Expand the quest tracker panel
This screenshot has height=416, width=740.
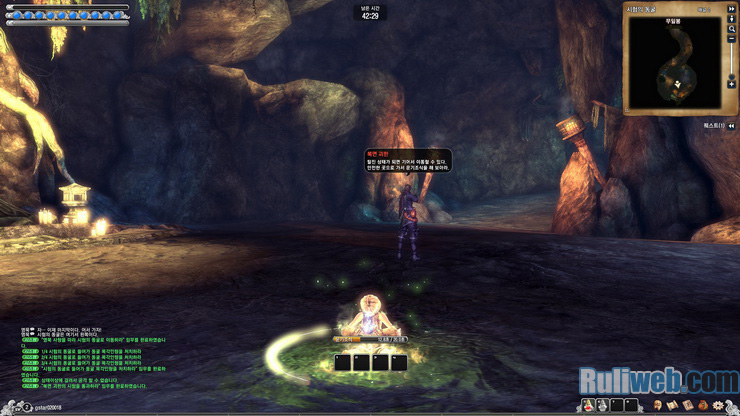pos(732,125)
